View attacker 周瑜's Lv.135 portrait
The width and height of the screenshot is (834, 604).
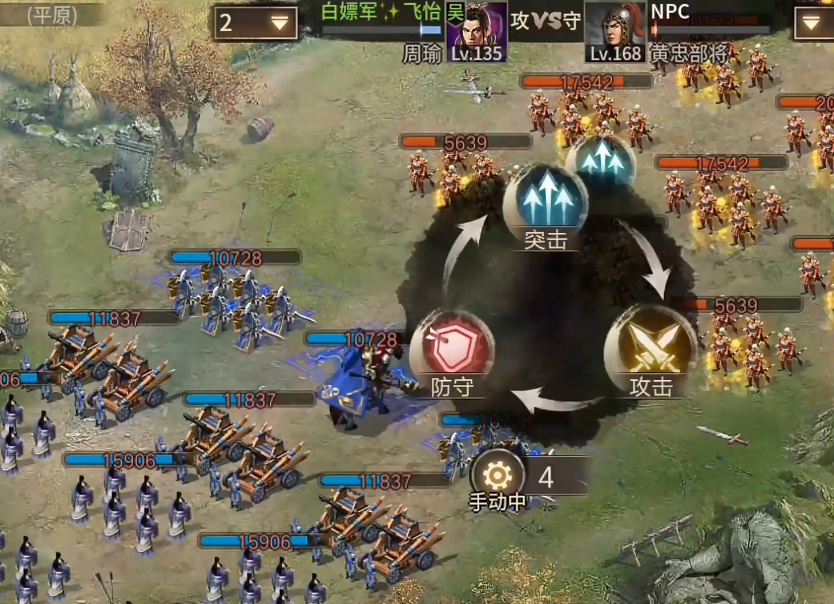477,30
